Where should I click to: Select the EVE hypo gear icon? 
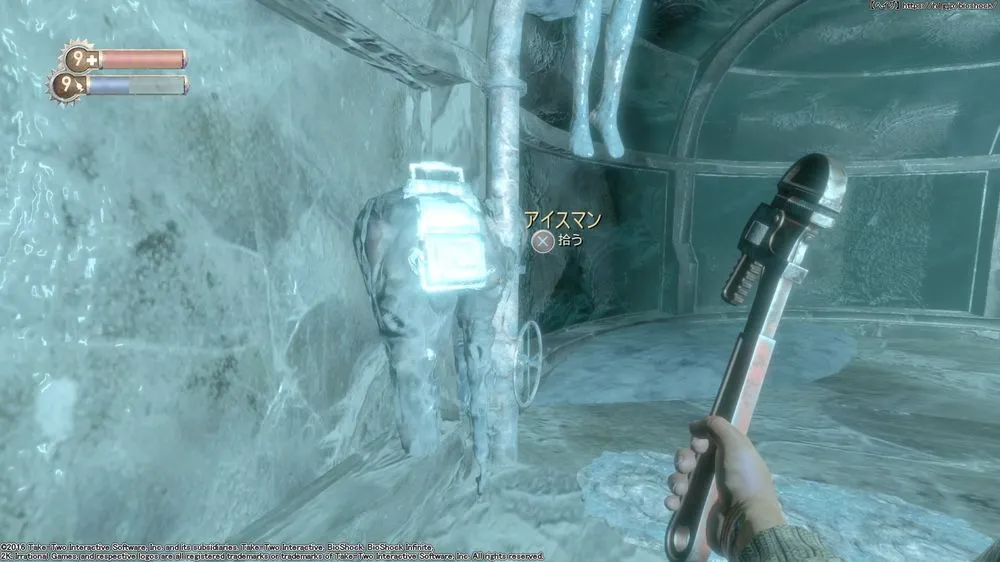[65, 85]
